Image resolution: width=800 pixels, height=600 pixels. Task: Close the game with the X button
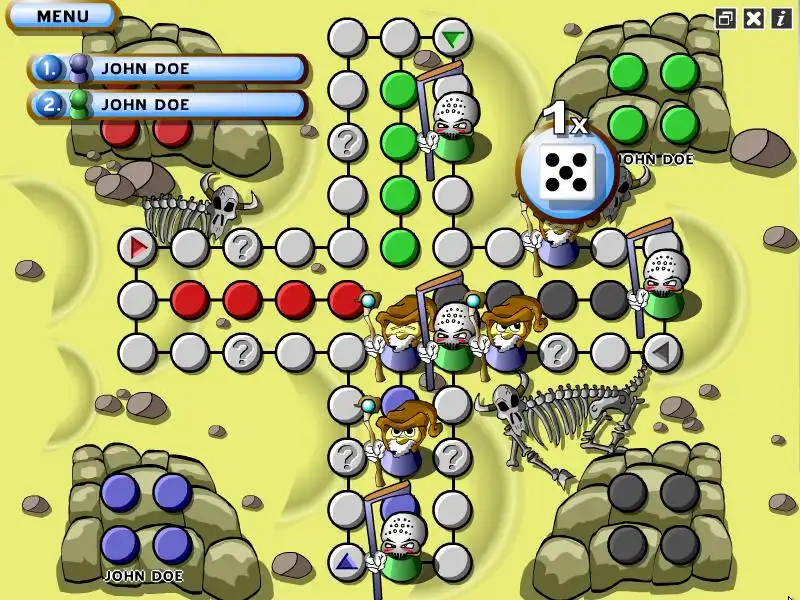pos(754,18)
